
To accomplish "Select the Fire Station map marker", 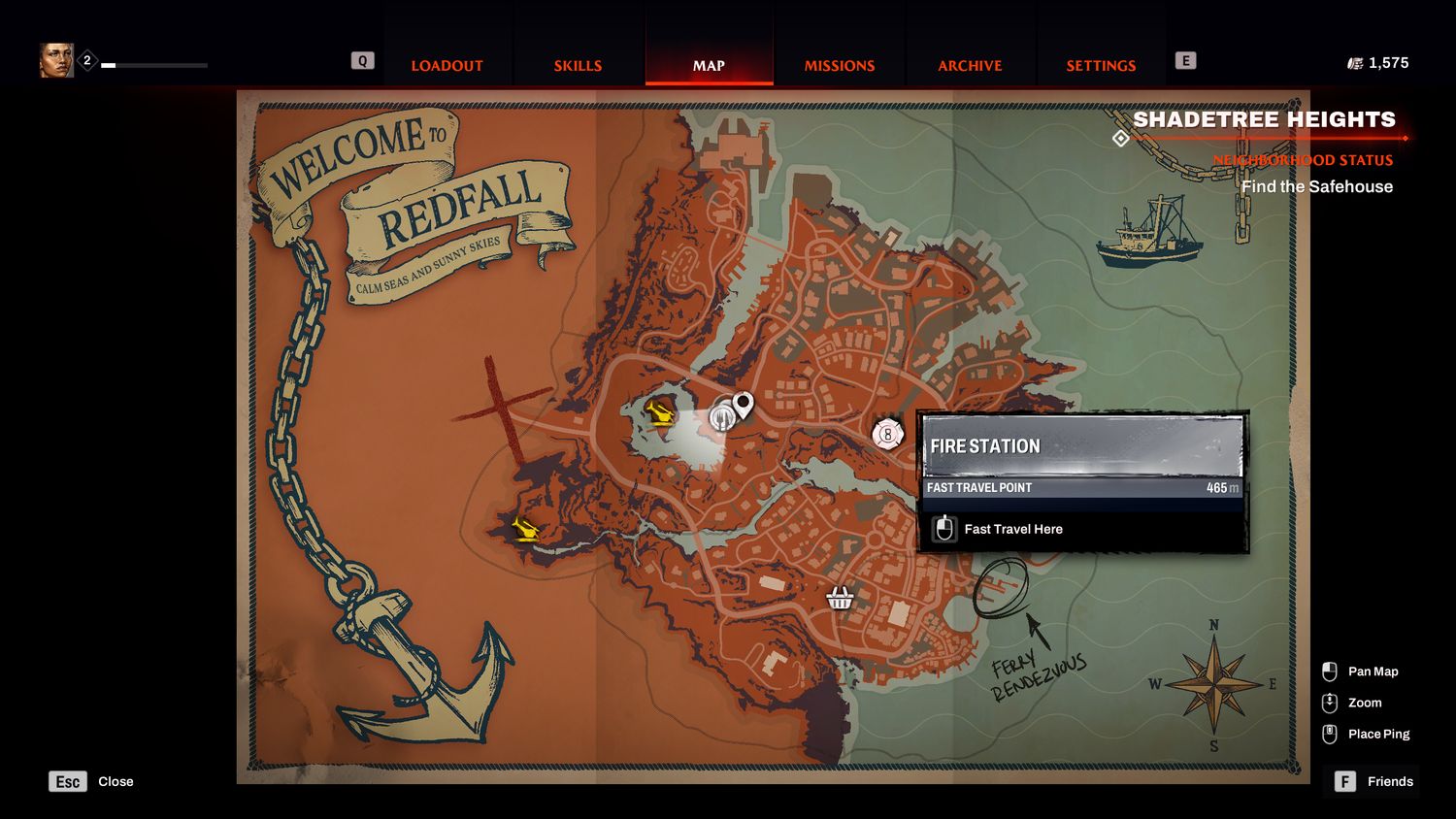I will [887, 435].
